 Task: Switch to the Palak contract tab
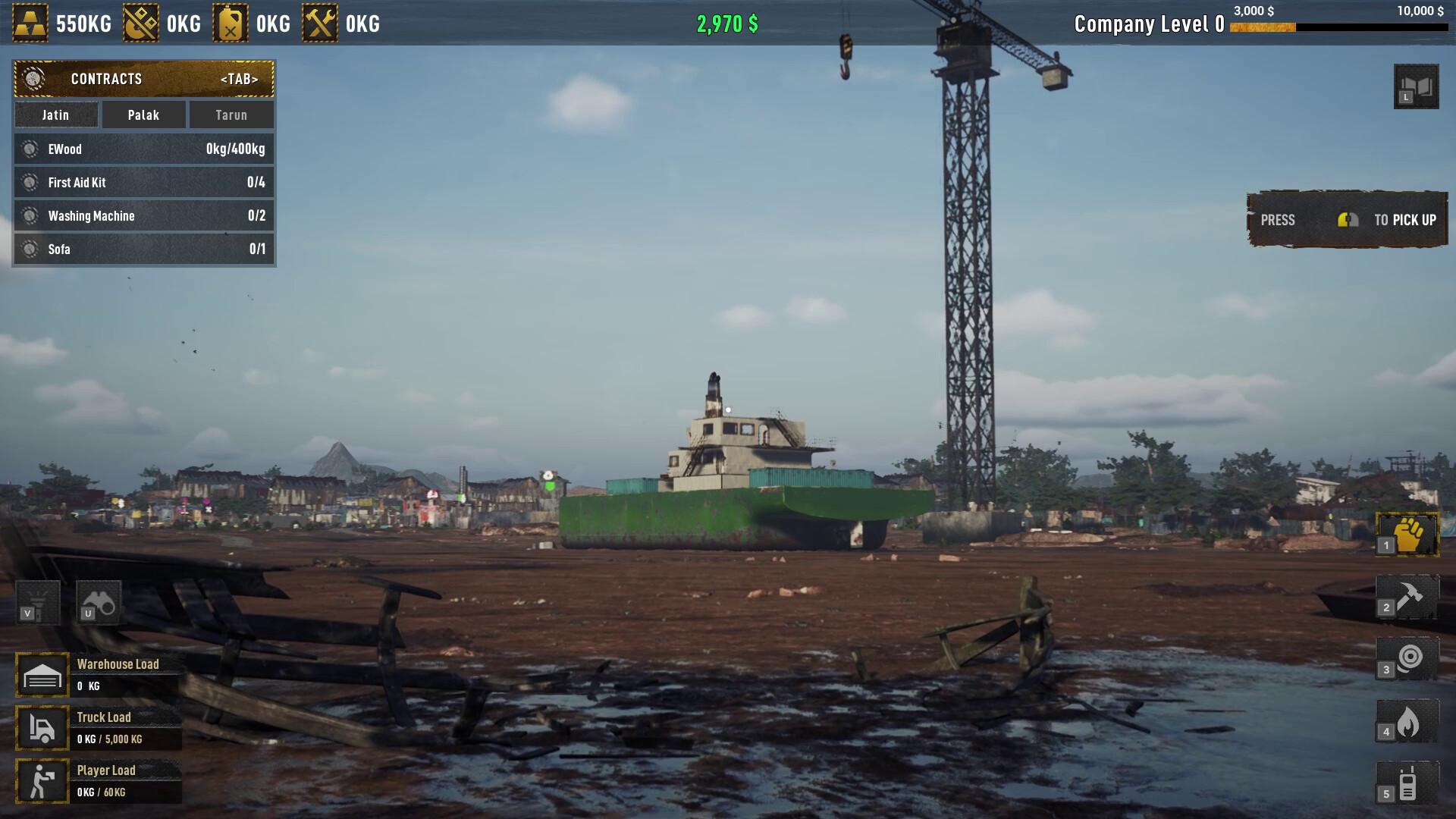pyautogui.click(x=143, y=115)
